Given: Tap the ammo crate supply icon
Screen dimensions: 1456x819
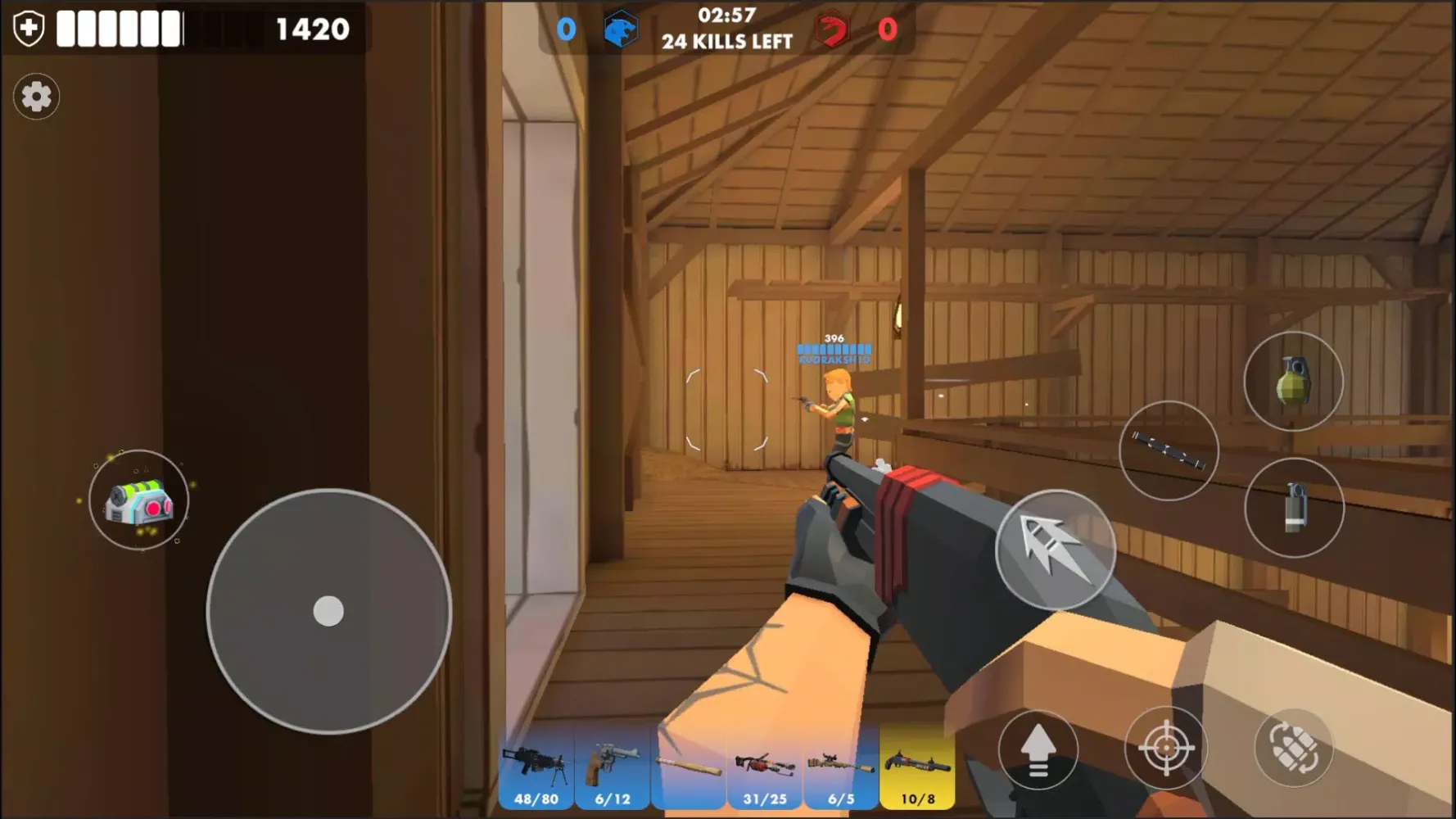Looking at the screenshot, I should click(139, 501).
